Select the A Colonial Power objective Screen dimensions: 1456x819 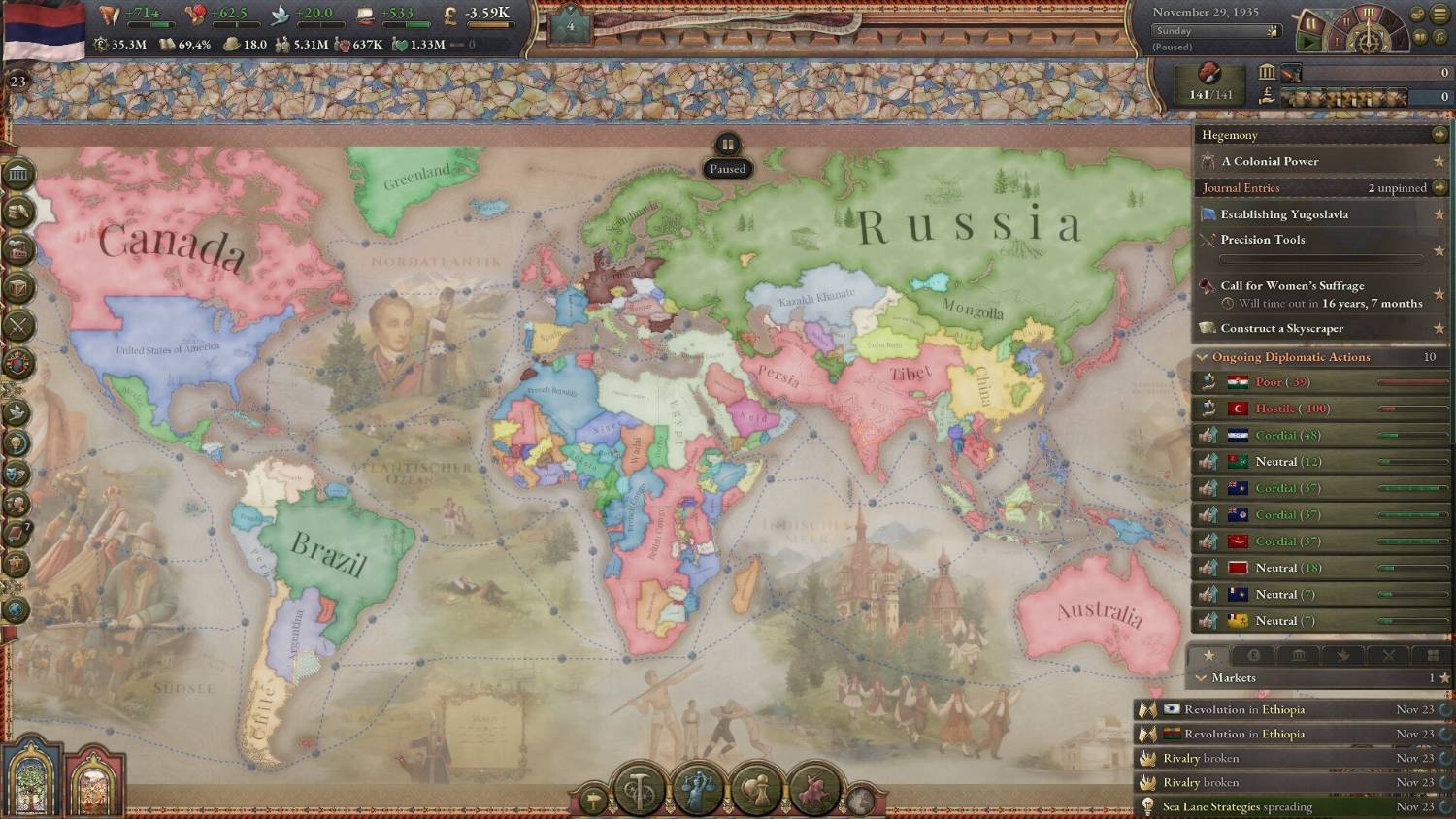[x=1270, y=162]
